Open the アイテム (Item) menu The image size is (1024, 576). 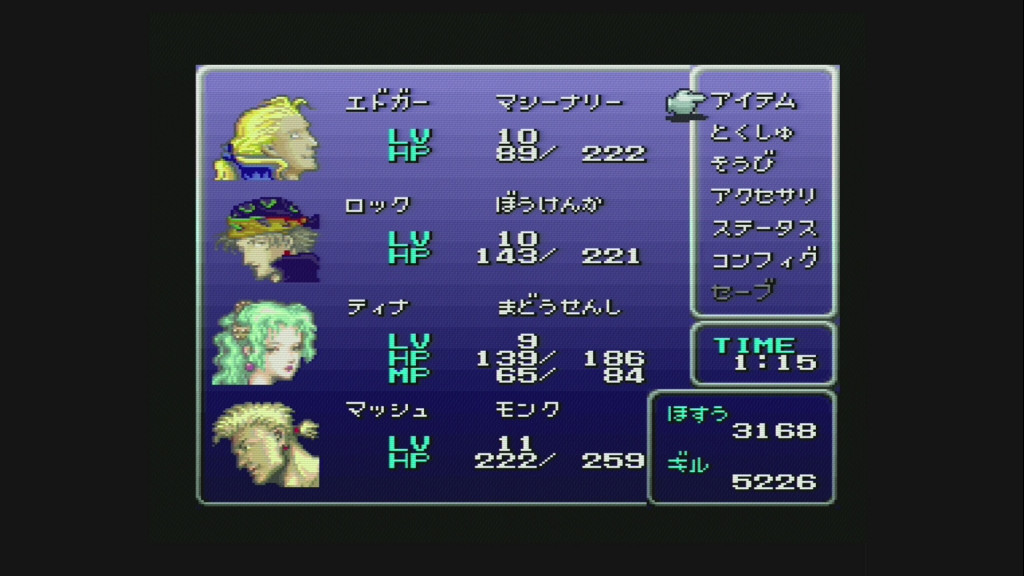(754, 100)
